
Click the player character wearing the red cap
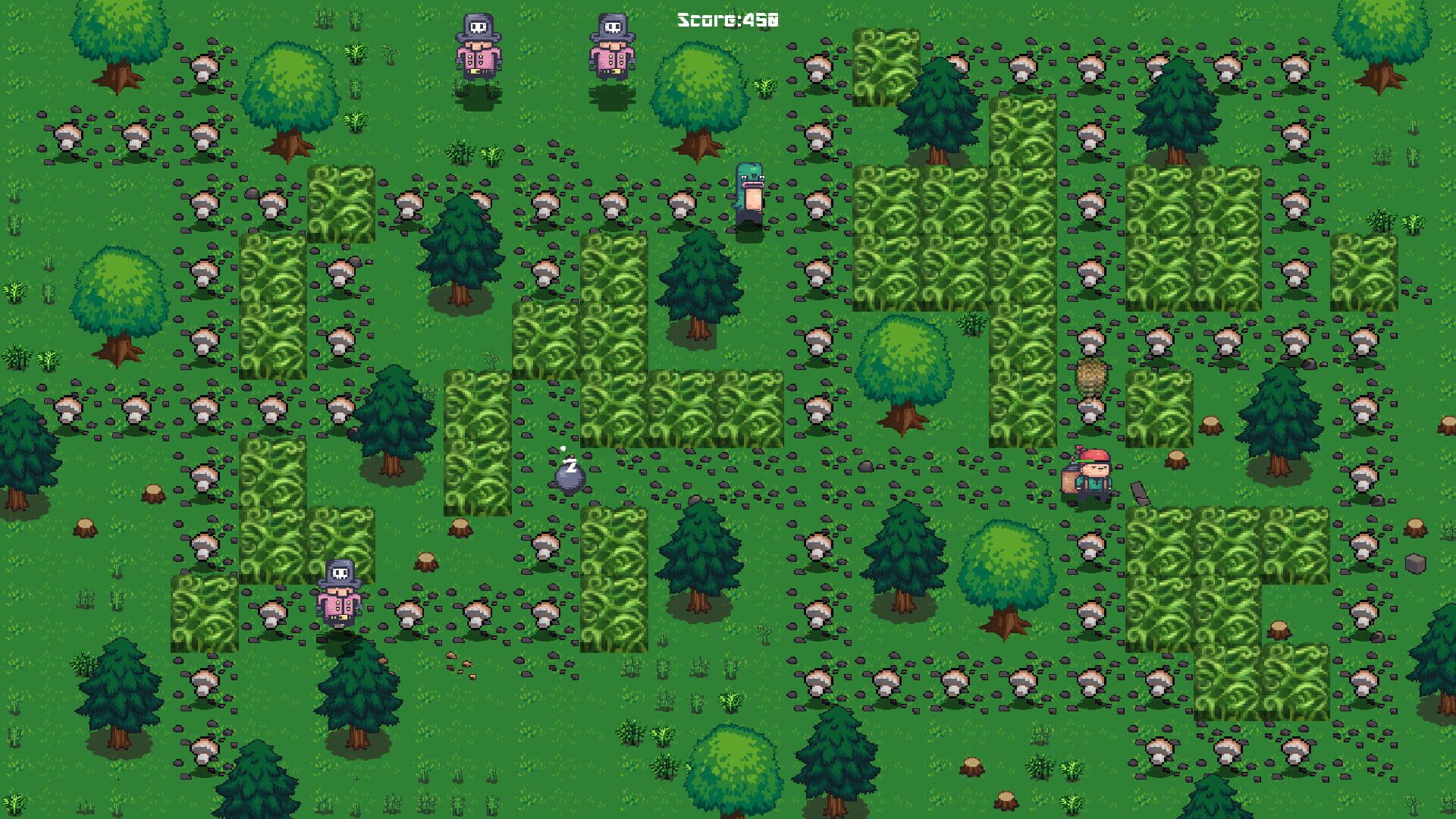pyautogui.click(x=1094, y=476)
